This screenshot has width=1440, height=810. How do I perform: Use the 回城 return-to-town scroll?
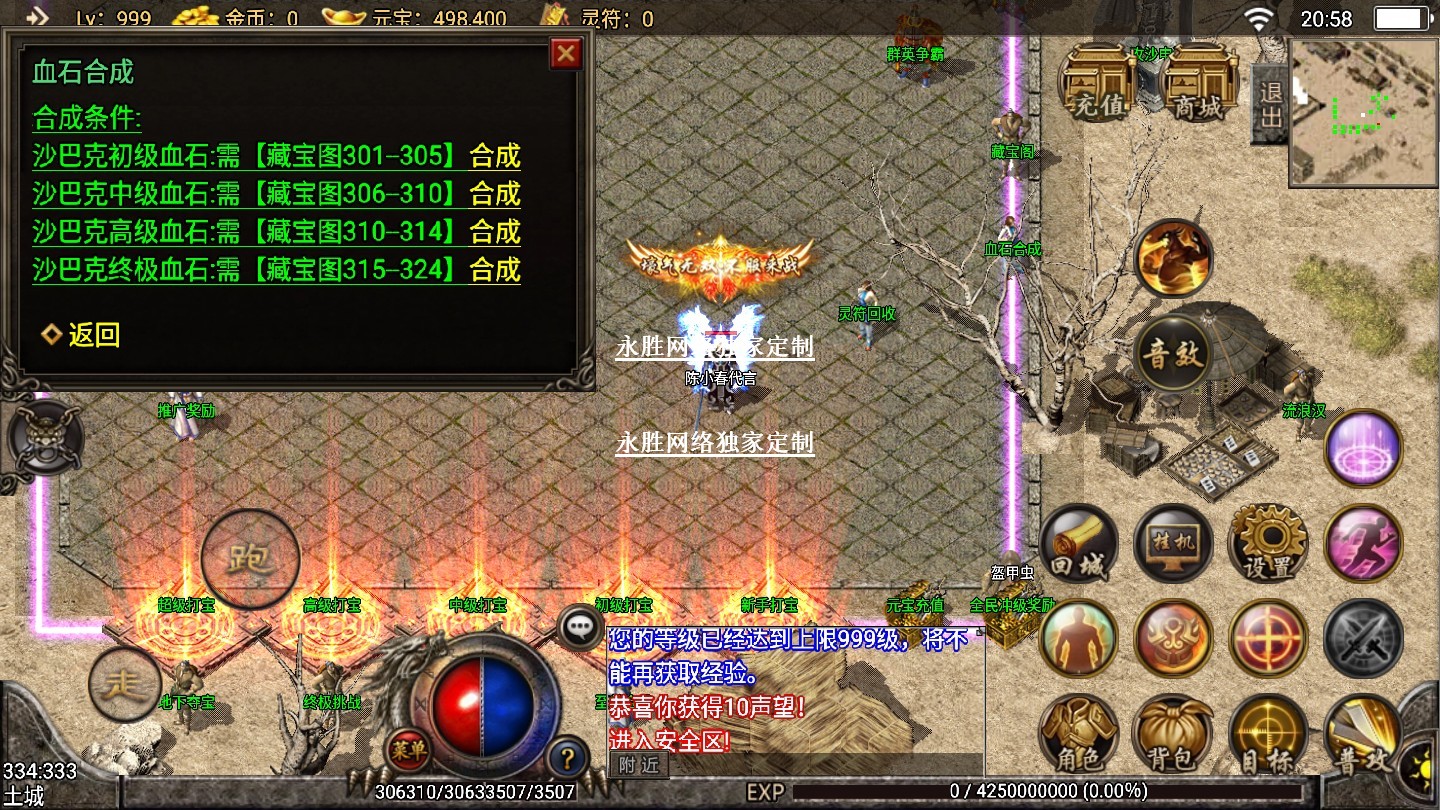point(1079,545)
